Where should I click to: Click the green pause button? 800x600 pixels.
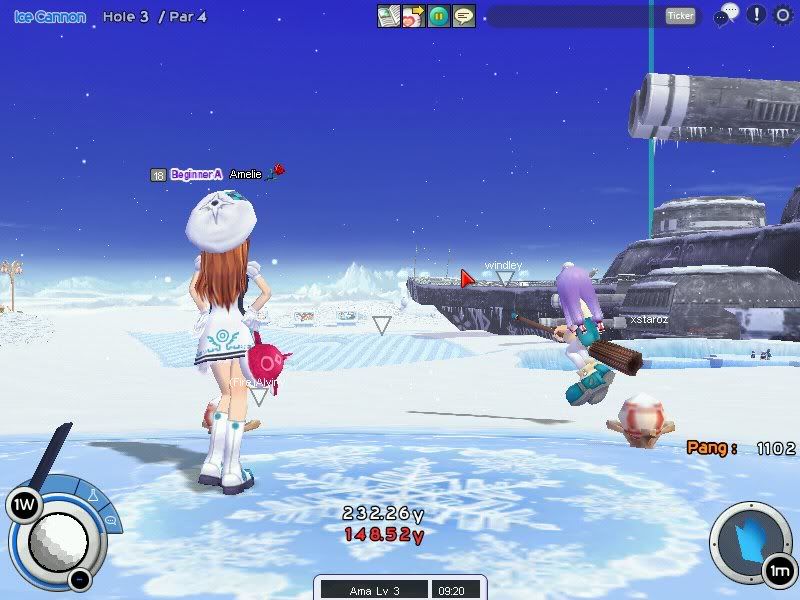(x=439, y=16)
